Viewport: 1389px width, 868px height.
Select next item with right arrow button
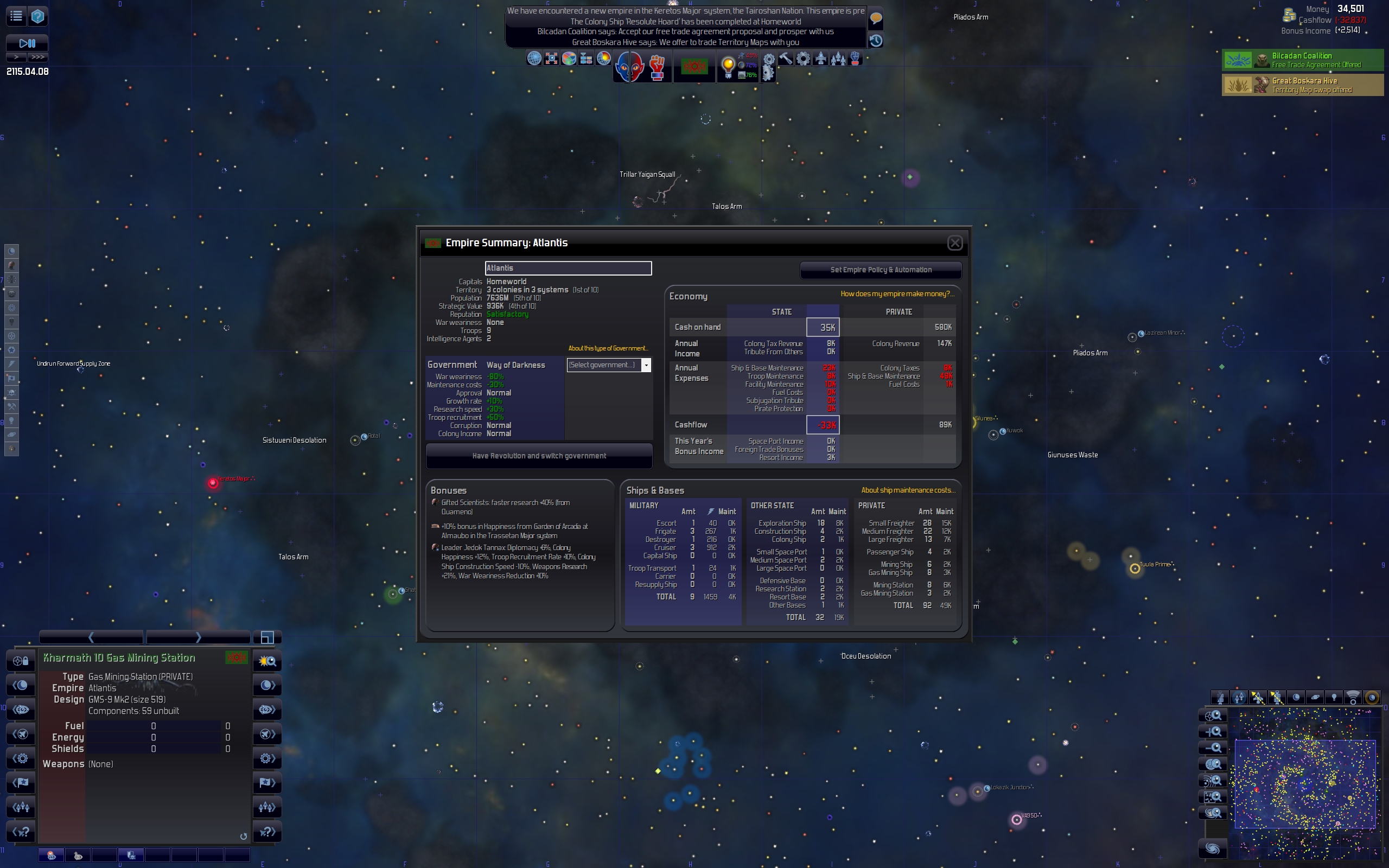(x=198, y=637)
